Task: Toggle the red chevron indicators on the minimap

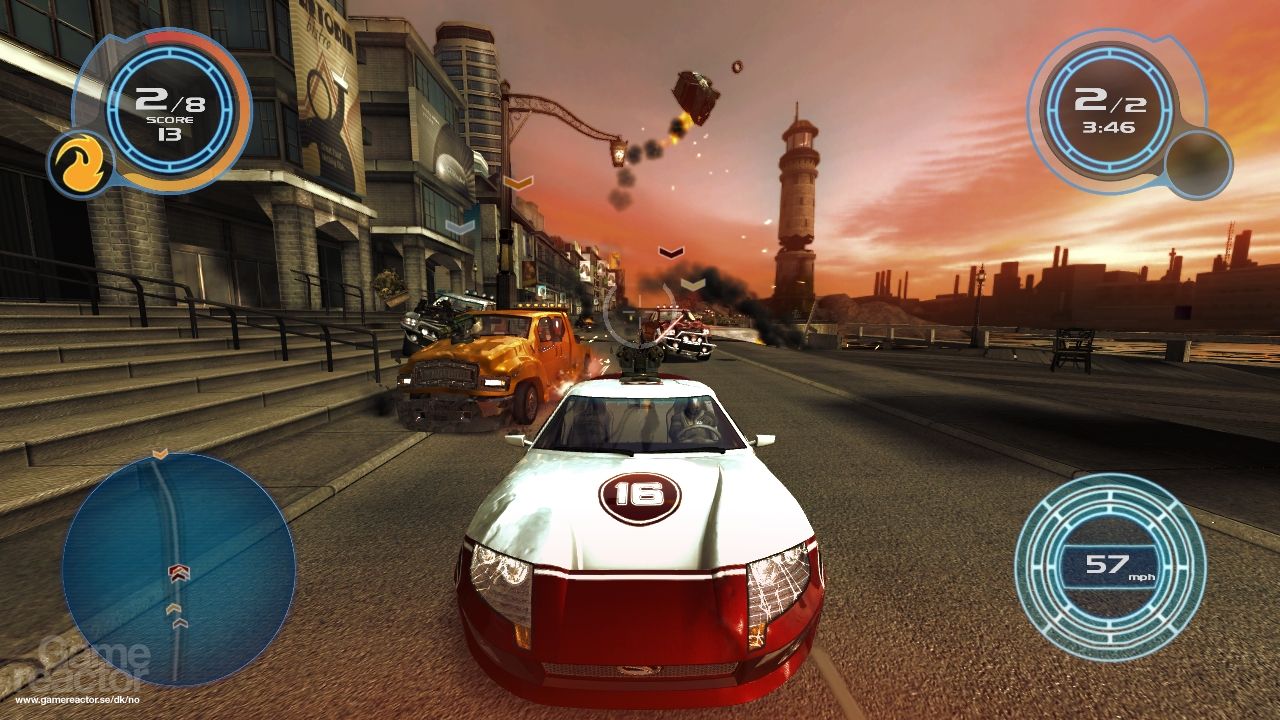Action: point(180,573)
